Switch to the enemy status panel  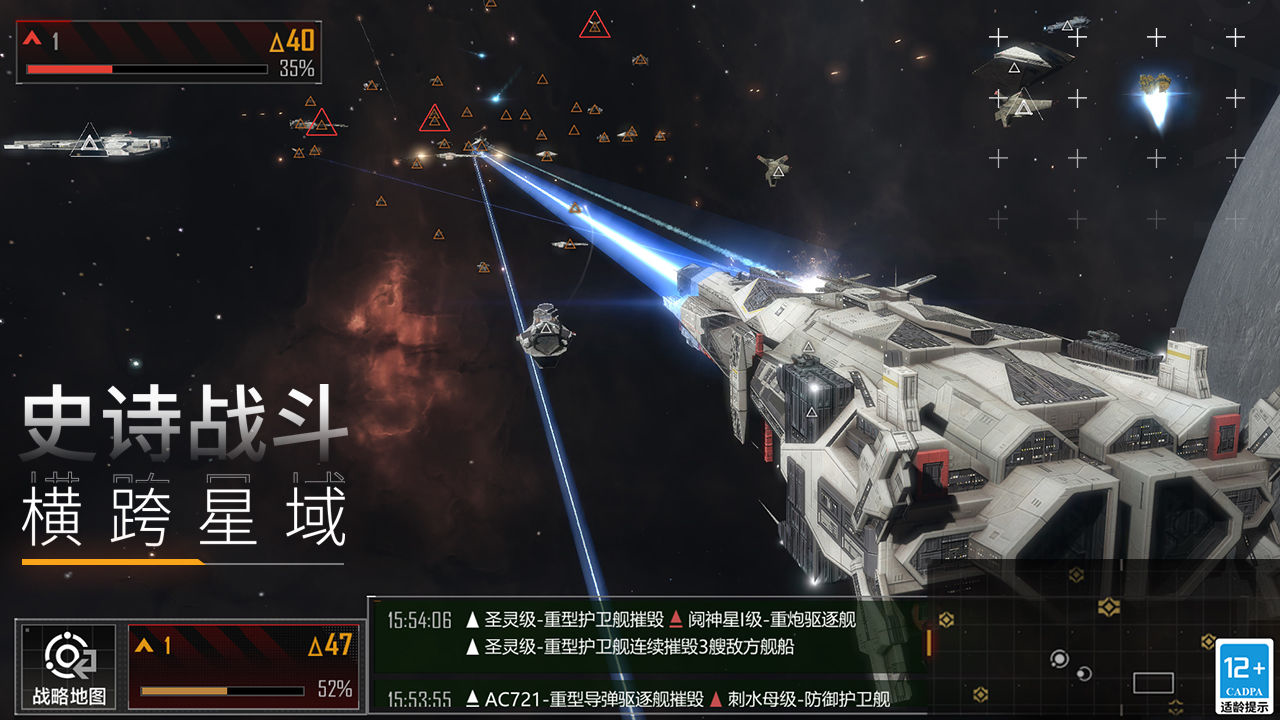pyautogui.click(x=170, y=50)
